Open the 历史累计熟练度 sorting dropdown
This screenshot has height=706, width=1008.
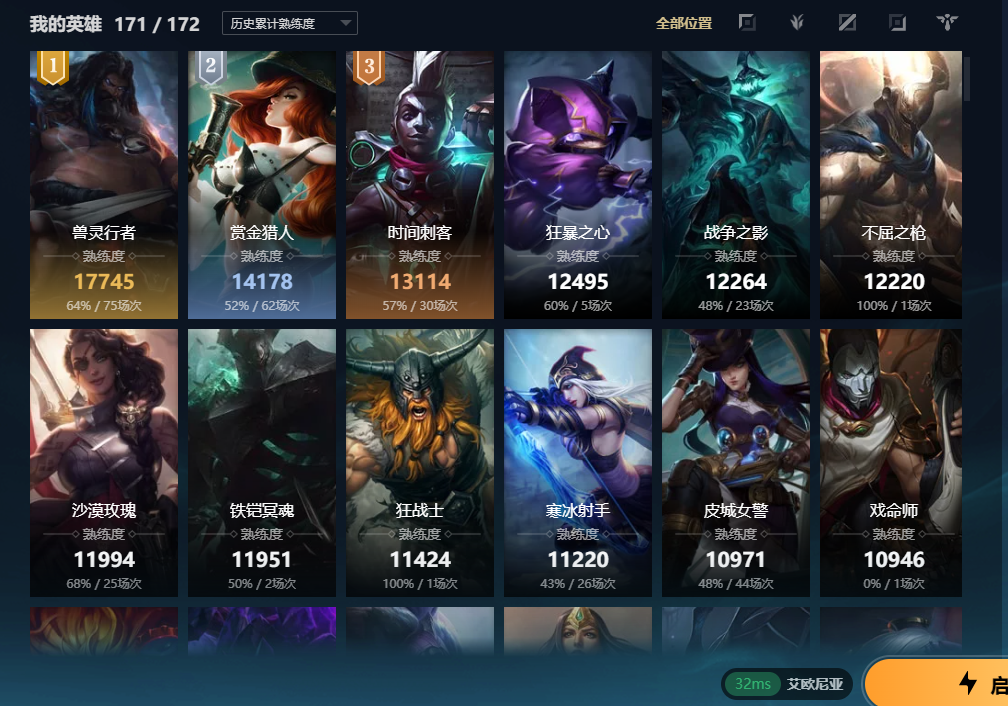pos(289,23)
